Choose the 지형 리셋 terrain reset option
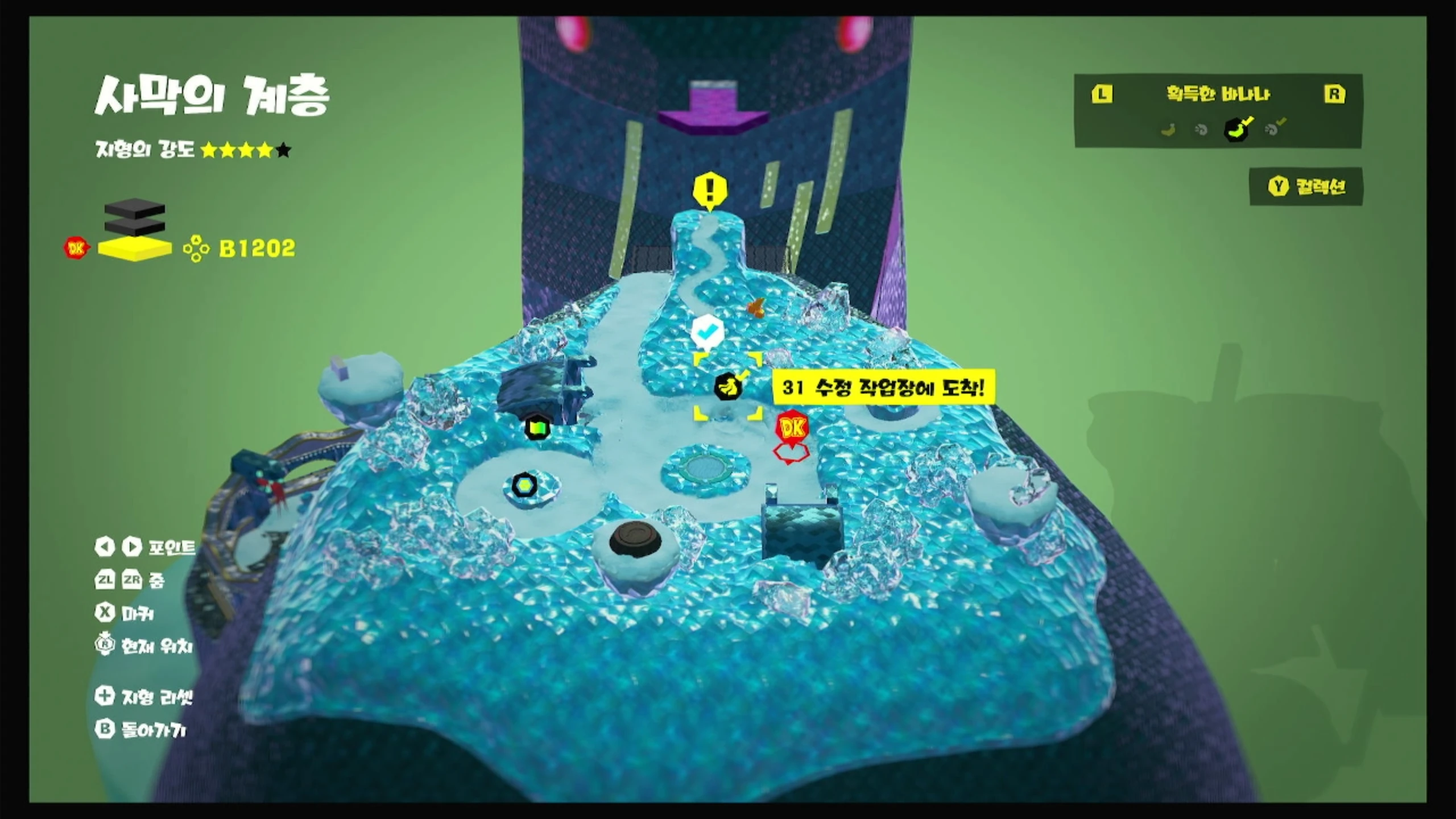Screen dimensions: 1456x819 pyautogui.click(x=144, y=697)
